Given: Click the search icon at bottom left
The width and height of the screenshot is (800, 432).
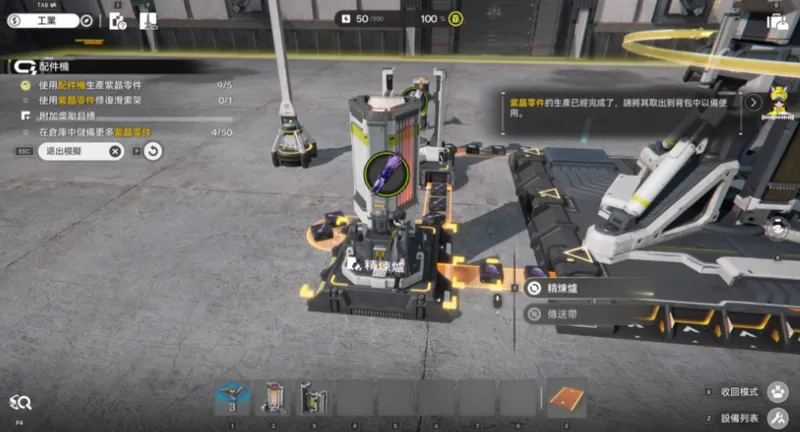Looking at the screenshot, I should pos(20,402).
